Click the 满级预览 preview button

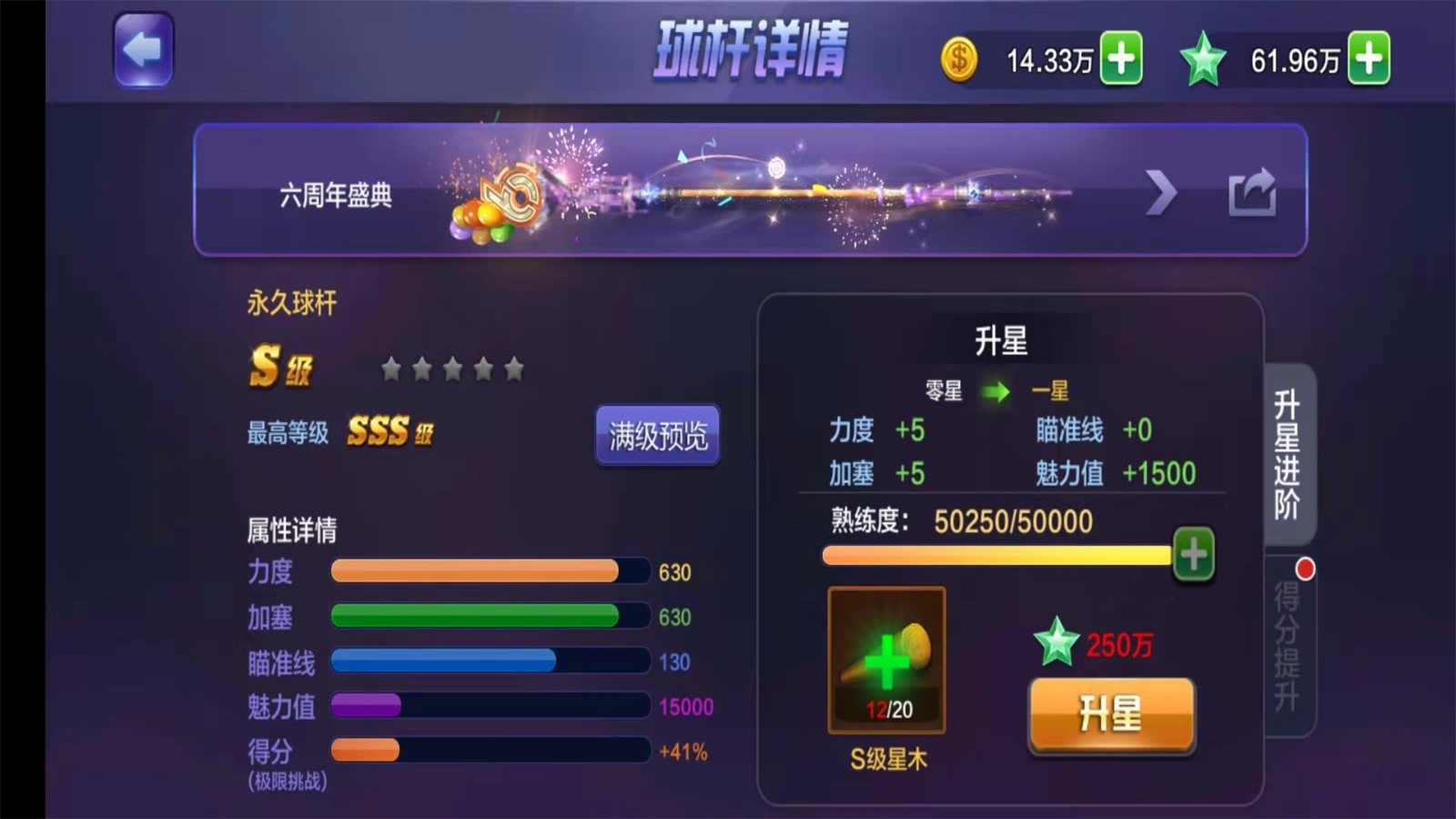pos(657,436)
